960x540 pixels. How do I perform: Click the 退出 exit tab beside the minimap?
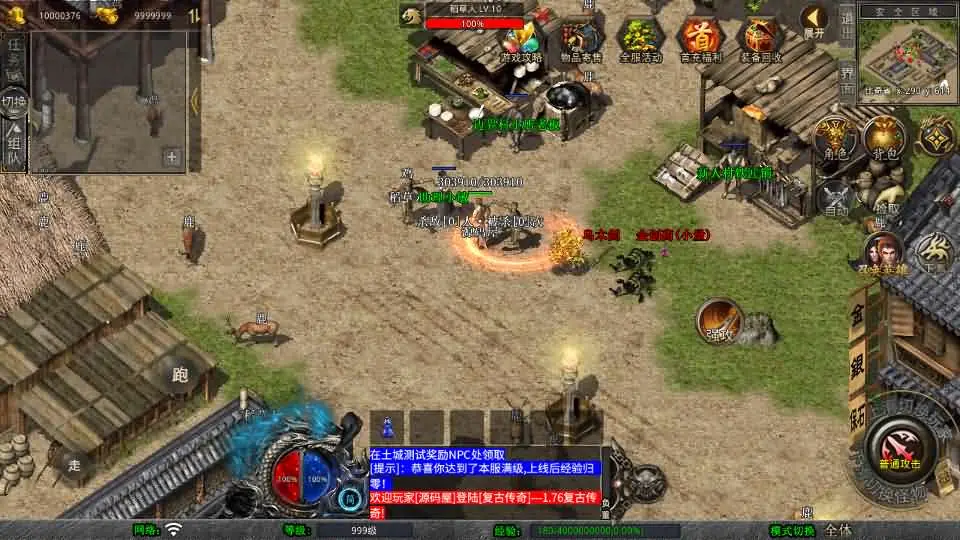(847, 21)
